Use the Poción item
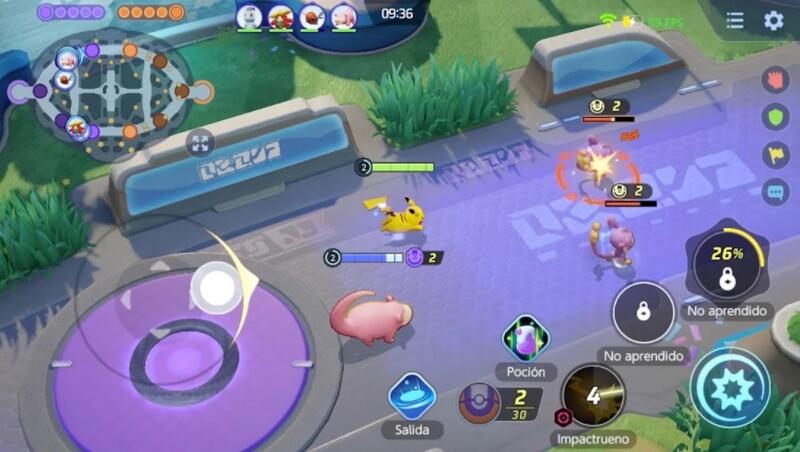 click(524, 340)
